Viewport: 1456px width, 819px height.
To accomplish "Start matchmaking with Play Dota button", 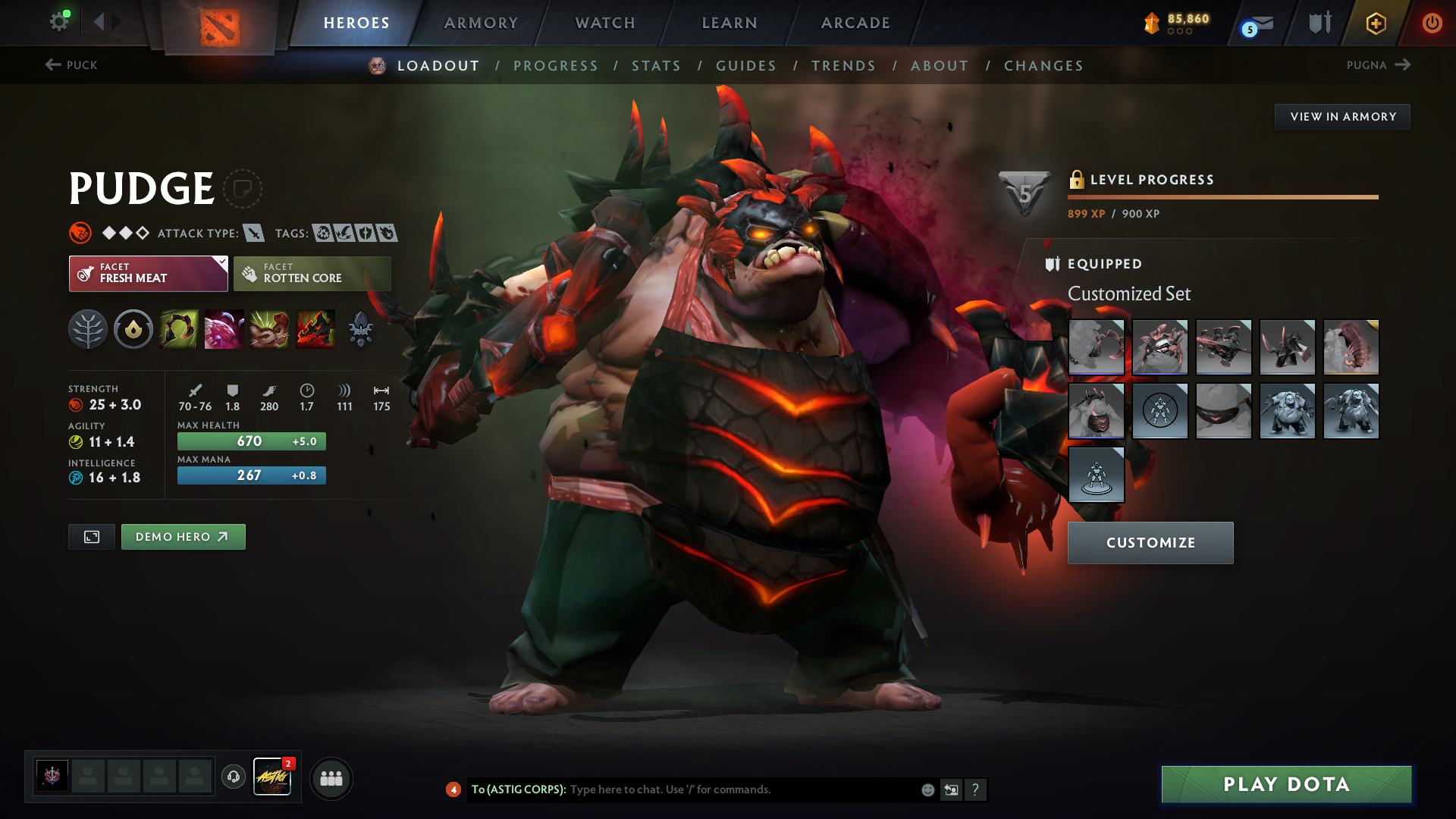I will (1286, 784).
